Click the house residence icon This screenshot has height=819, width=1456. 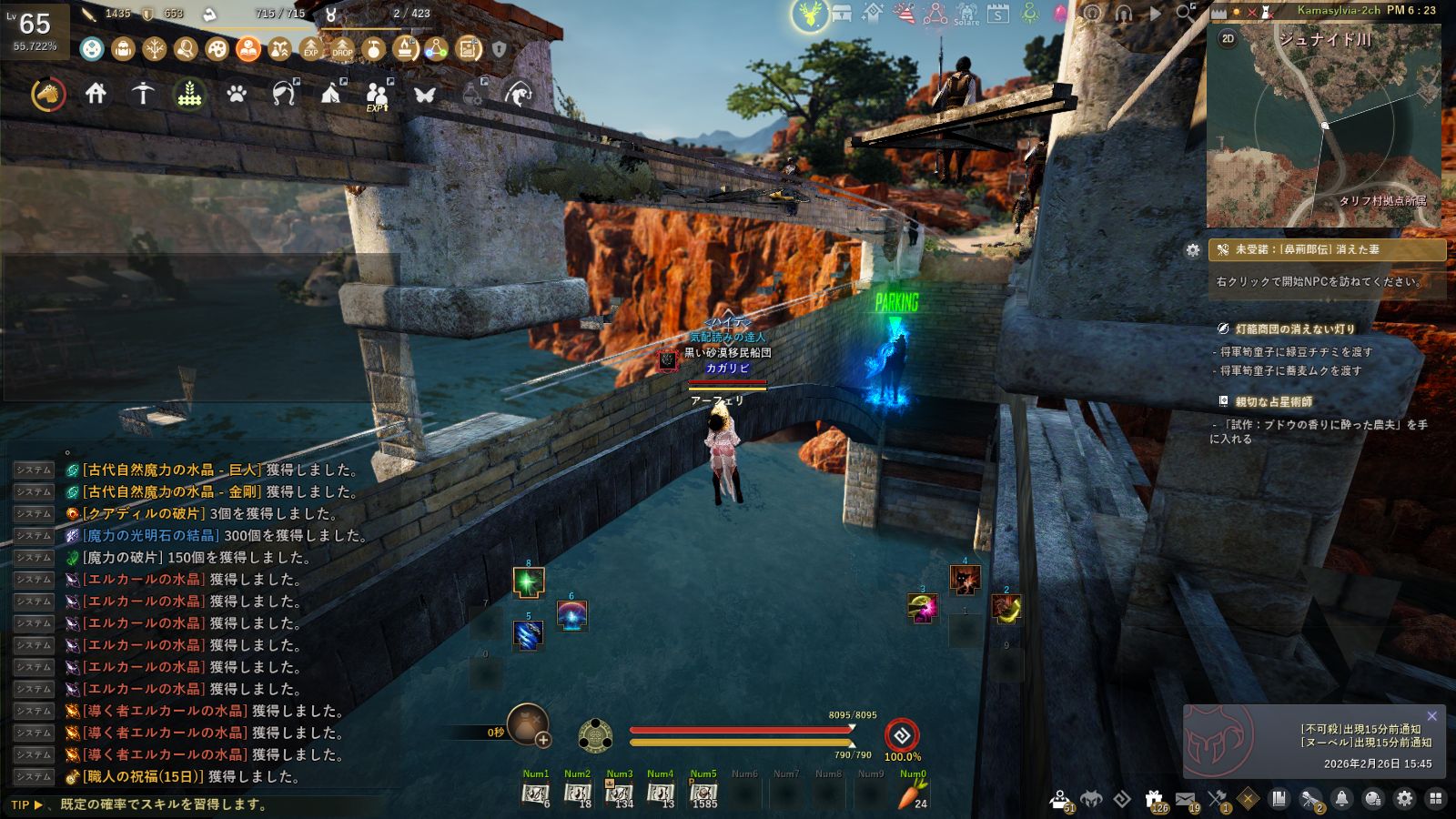[x=96, y=93]
